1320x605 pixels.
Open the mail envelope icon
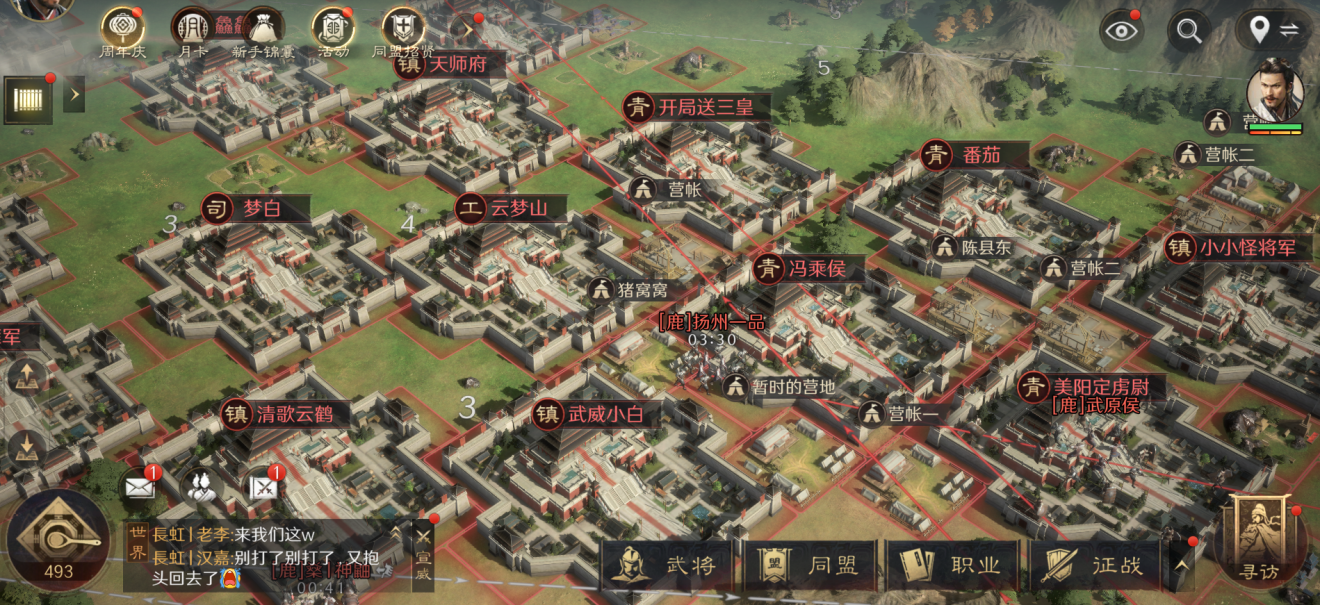click(x=139, y=487)
